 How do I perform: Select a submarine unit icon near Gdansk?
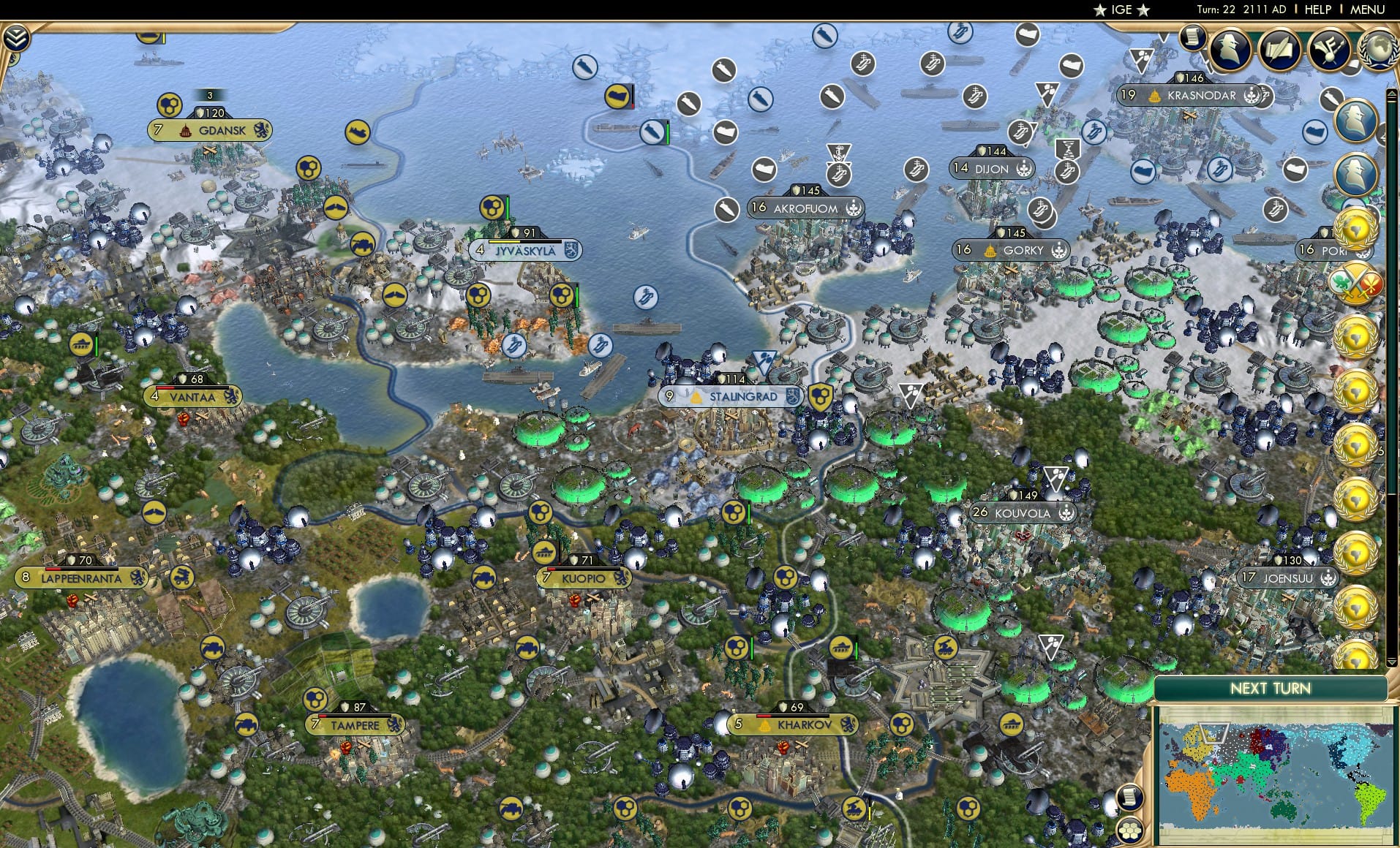[357, 132]
